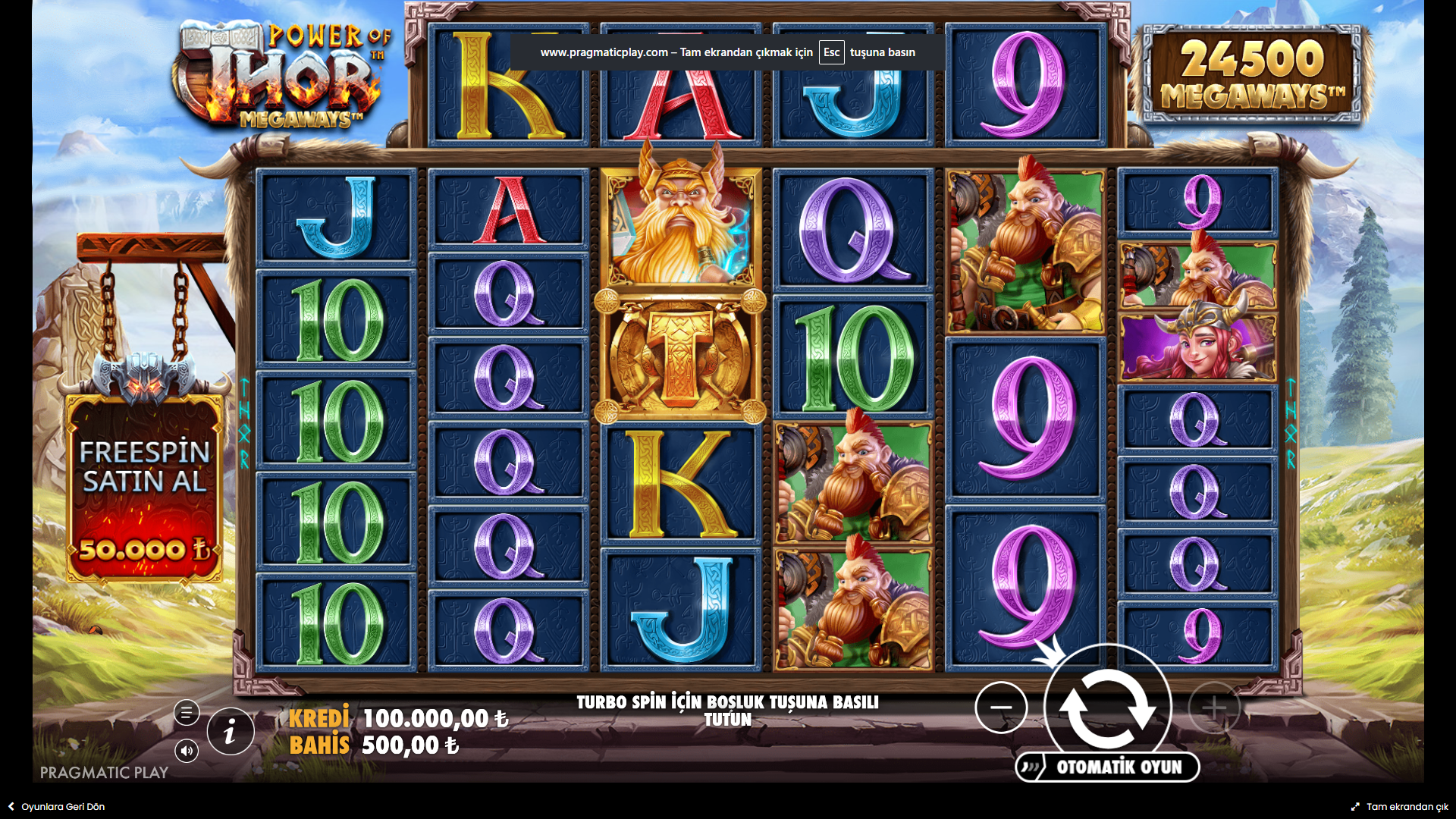The height and width of the screenshot is (819, 1456).
Task: Buy free spins for 50.000 ₺
Action: coord(144,489)
